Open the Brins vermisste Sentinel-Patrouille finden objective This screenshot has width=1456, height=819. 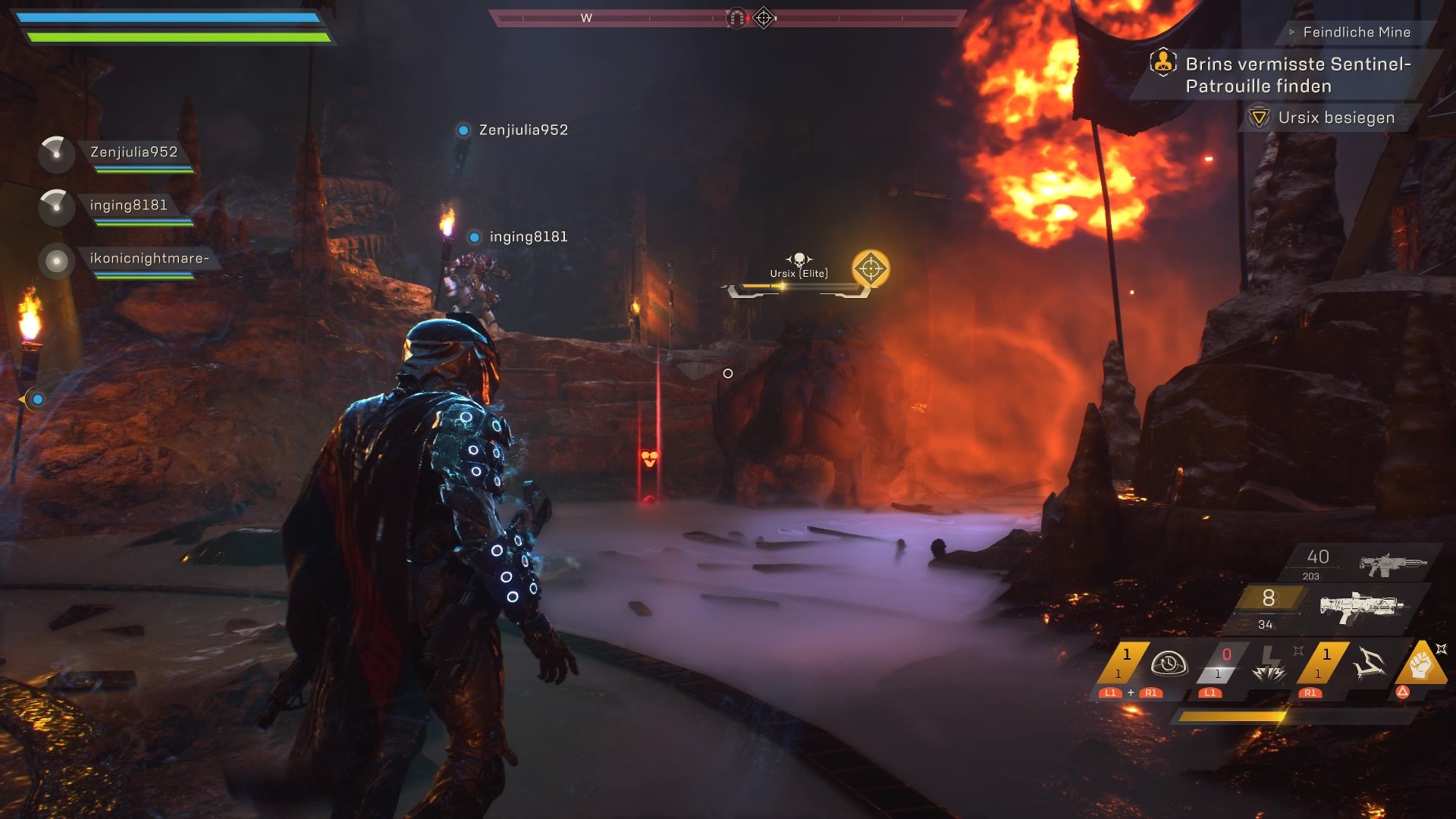point(1297,74)
